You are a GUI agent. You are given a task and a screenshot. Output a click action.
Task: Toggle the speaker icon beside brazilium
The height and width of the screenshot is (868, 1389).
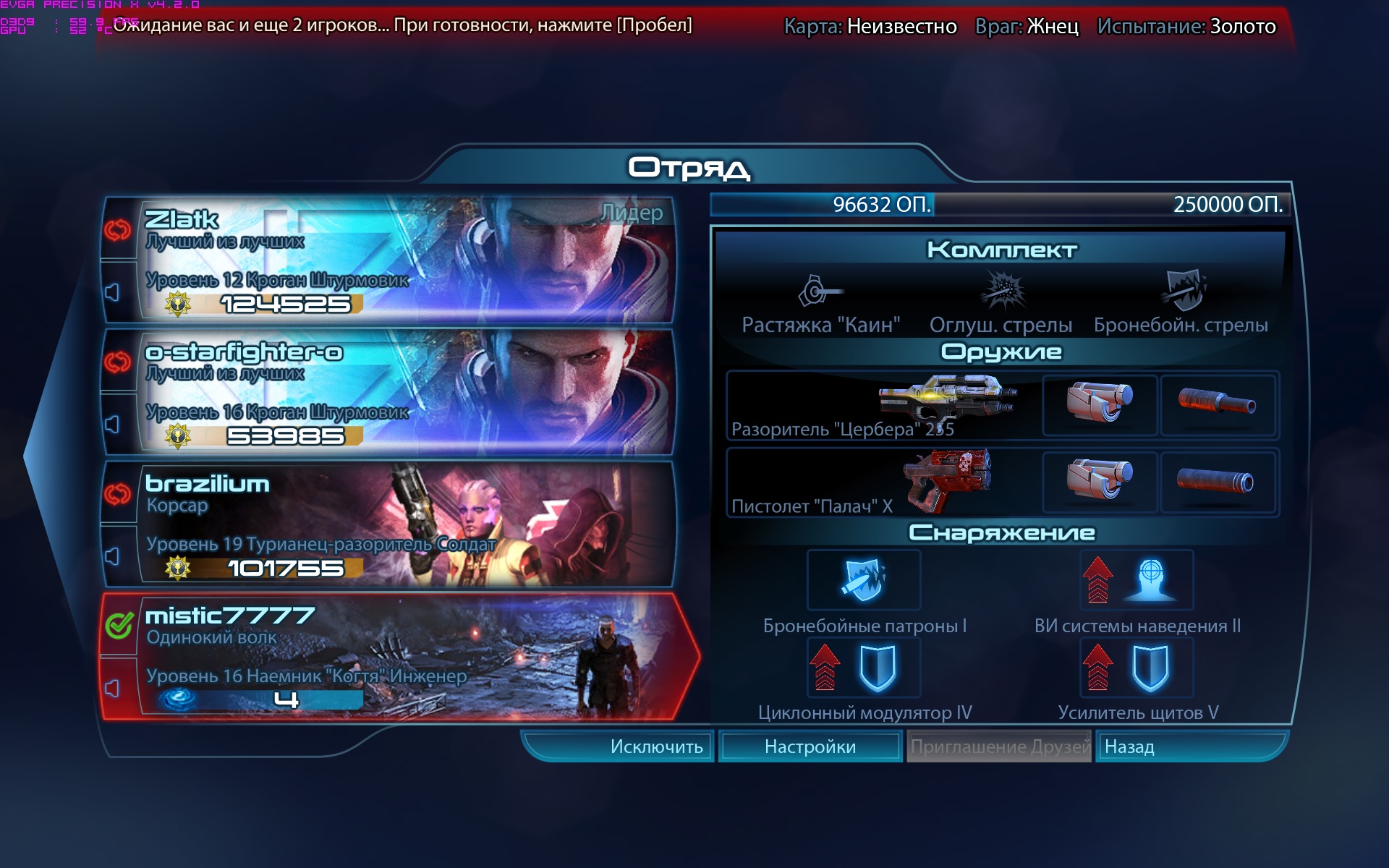click(x=113, y=556)
